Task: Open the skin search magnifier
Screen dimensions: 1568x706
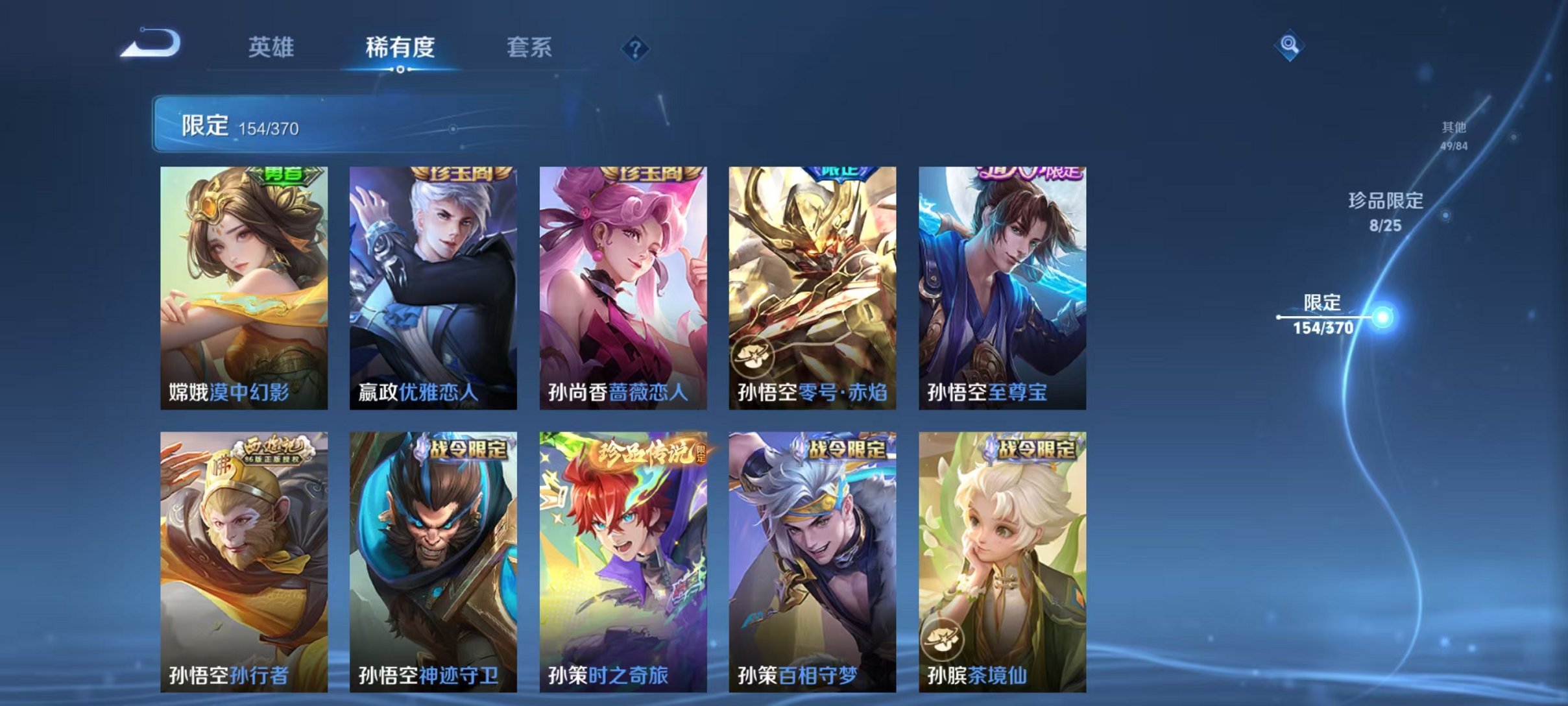Action: pyautogui.click(x=1290, y=45)
